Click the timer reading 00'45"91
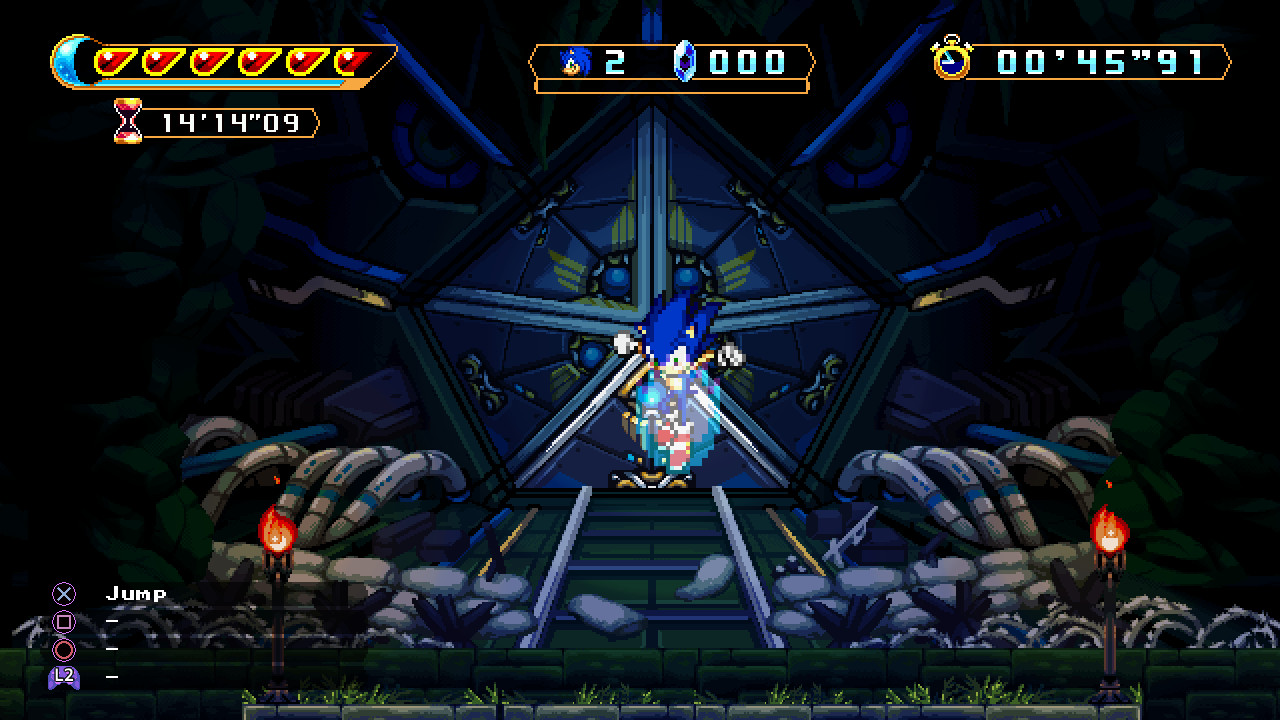The height and width of the screenshot is (720, 1280). coord(1100,62)
